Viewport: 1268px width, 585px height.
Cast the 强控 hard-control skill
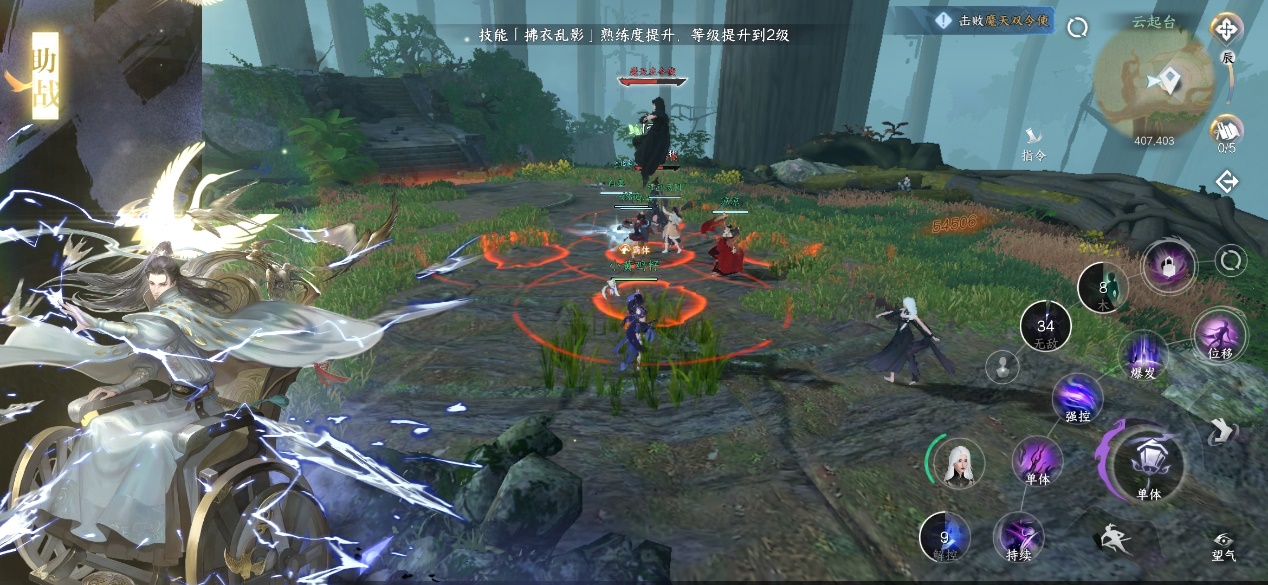point(1077,398)
